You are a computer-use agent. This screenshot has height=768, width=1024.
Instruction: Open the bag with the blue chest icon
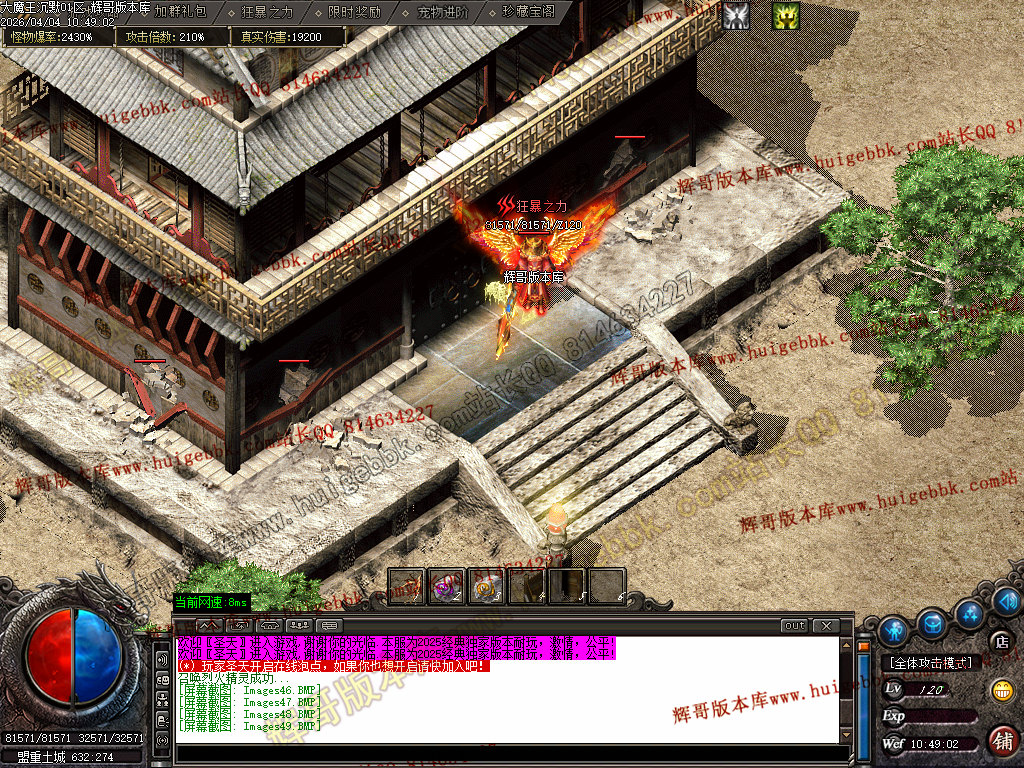(x=933, y=623)
